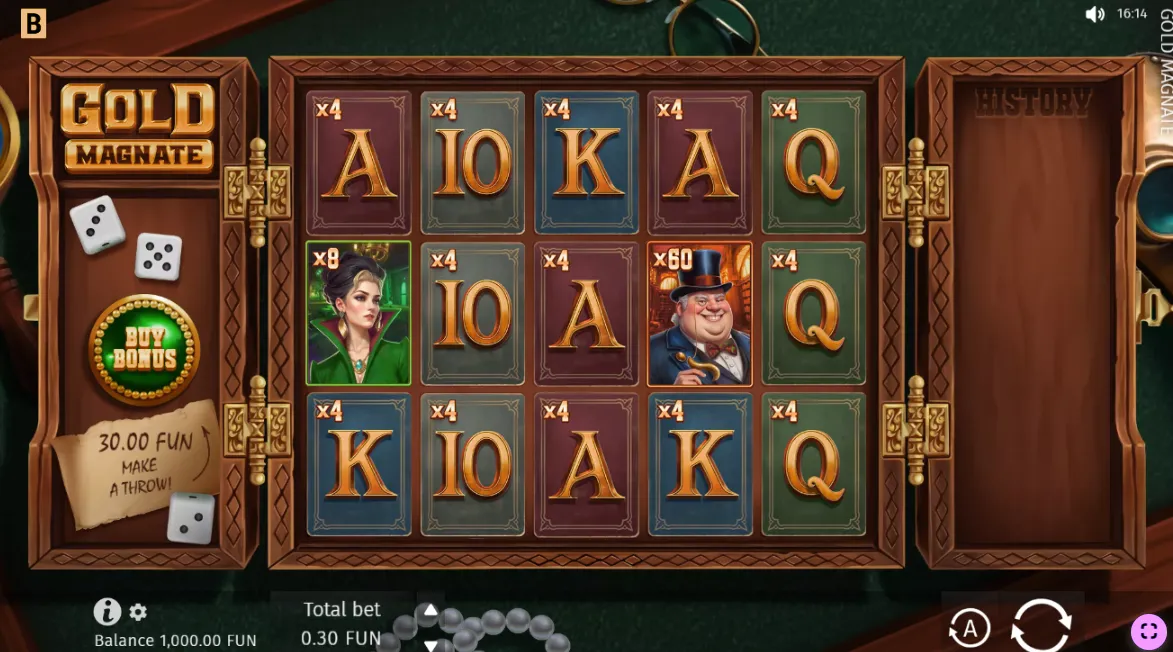Open the autoplay options
Image resolution: width=1173 pixels, height=652 pixels.
tap(968, 628)
